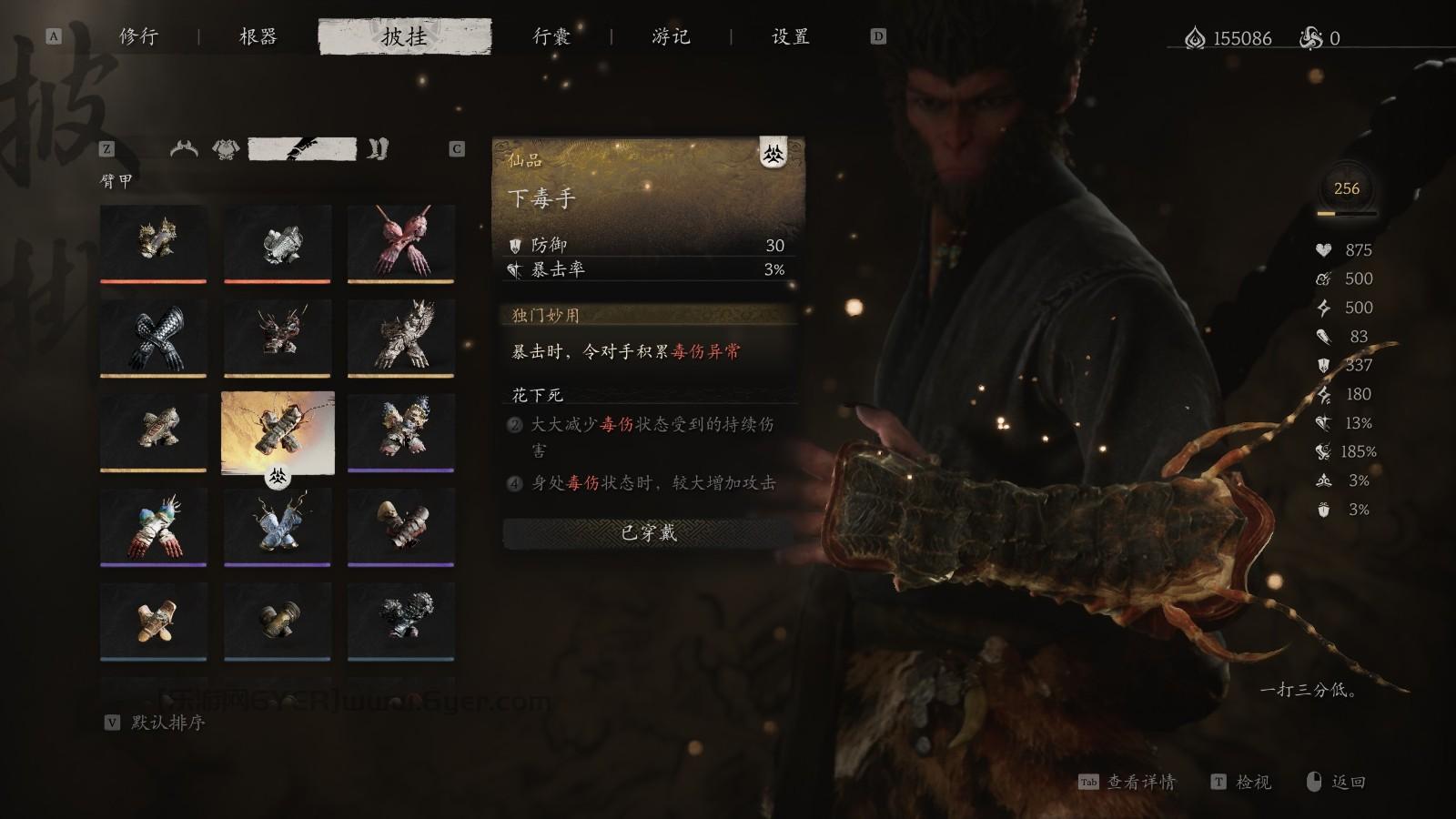Switch to the 游记 tab
Viewport: 1456px width, 819px height.
coord(673,37)
